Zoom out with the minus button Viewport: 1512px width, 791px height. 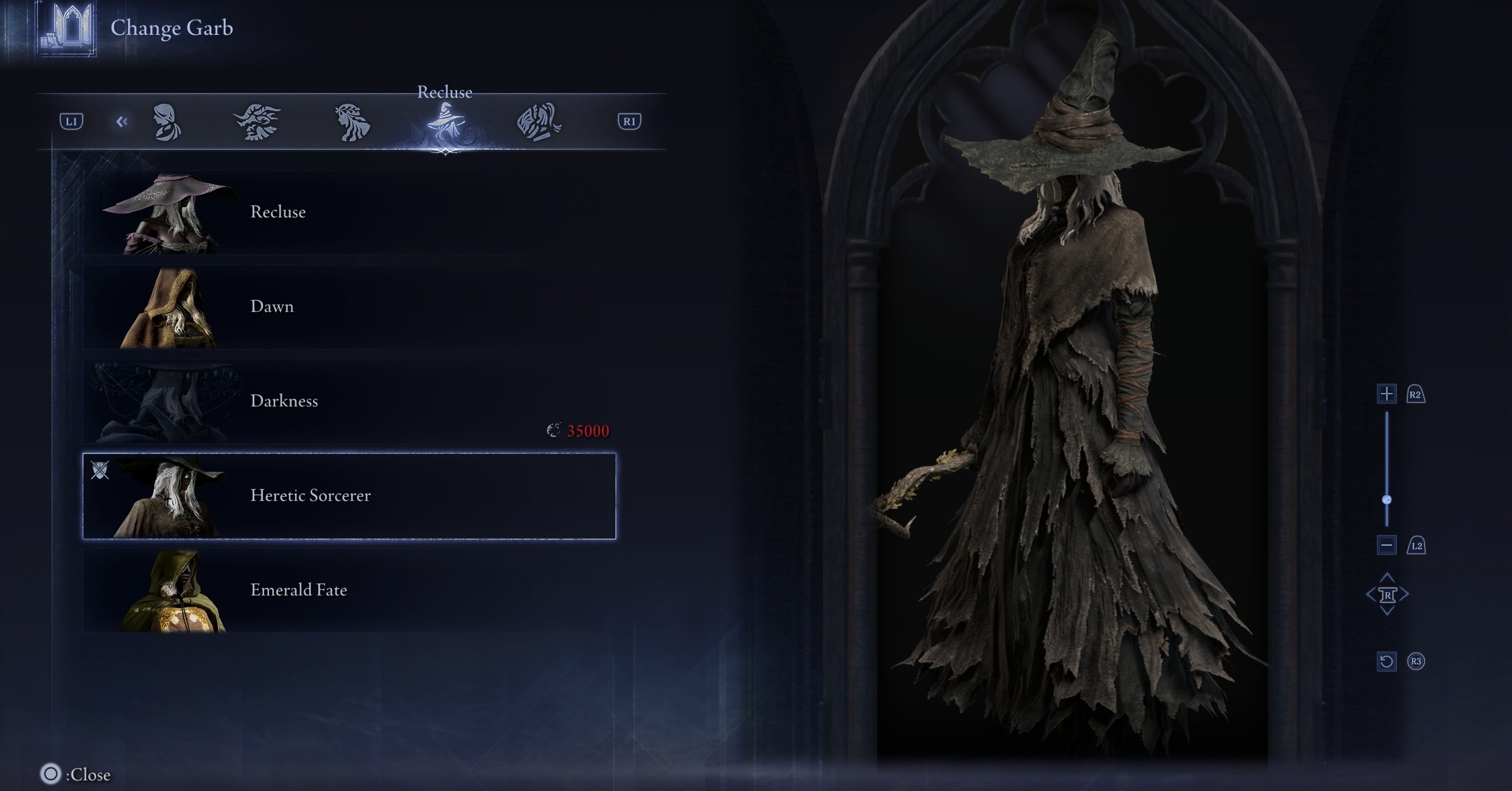(1386, 545)
